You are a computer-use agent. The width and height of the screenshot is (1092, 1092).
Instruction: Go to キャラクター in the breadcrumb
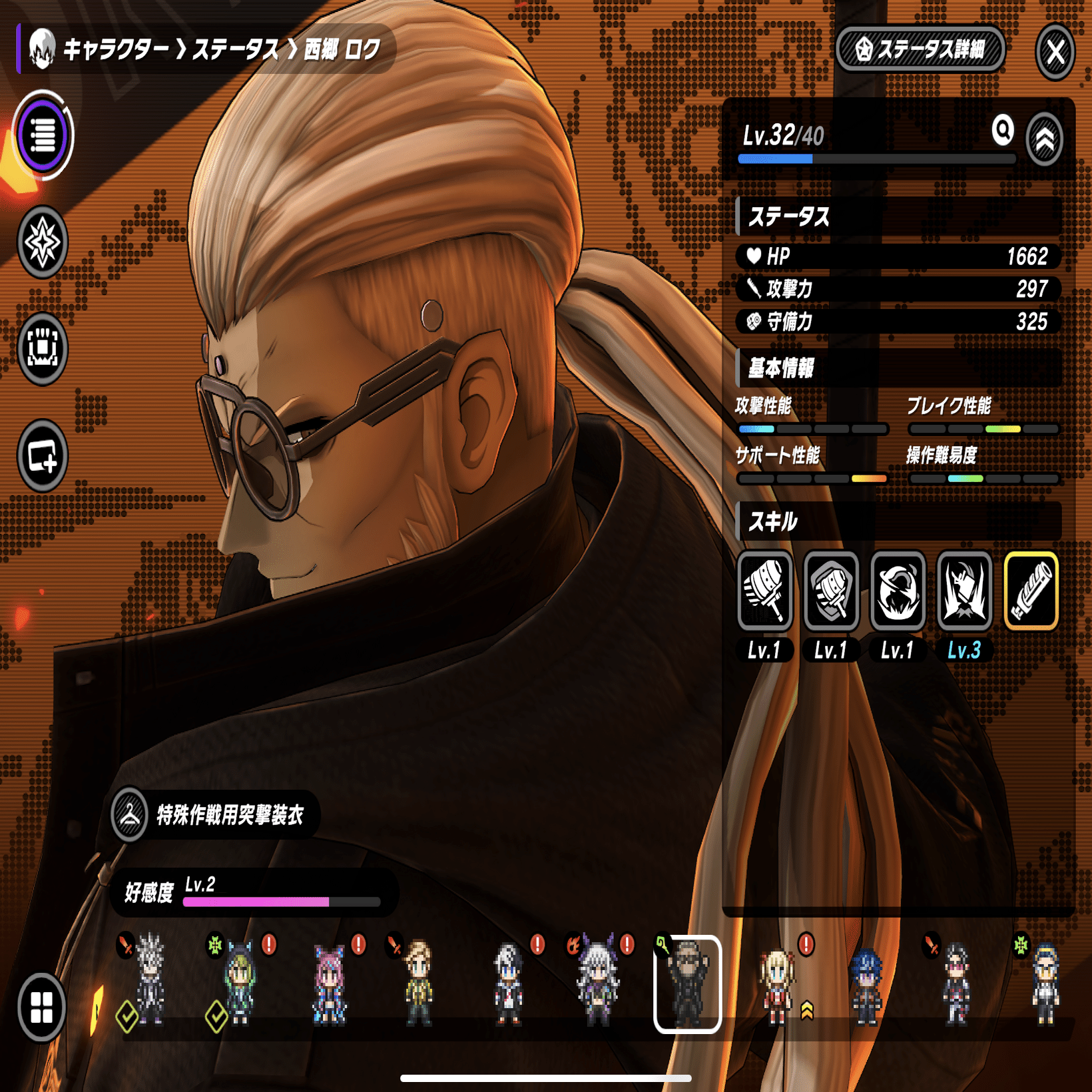pyautogui.click(x=115, y=49)
